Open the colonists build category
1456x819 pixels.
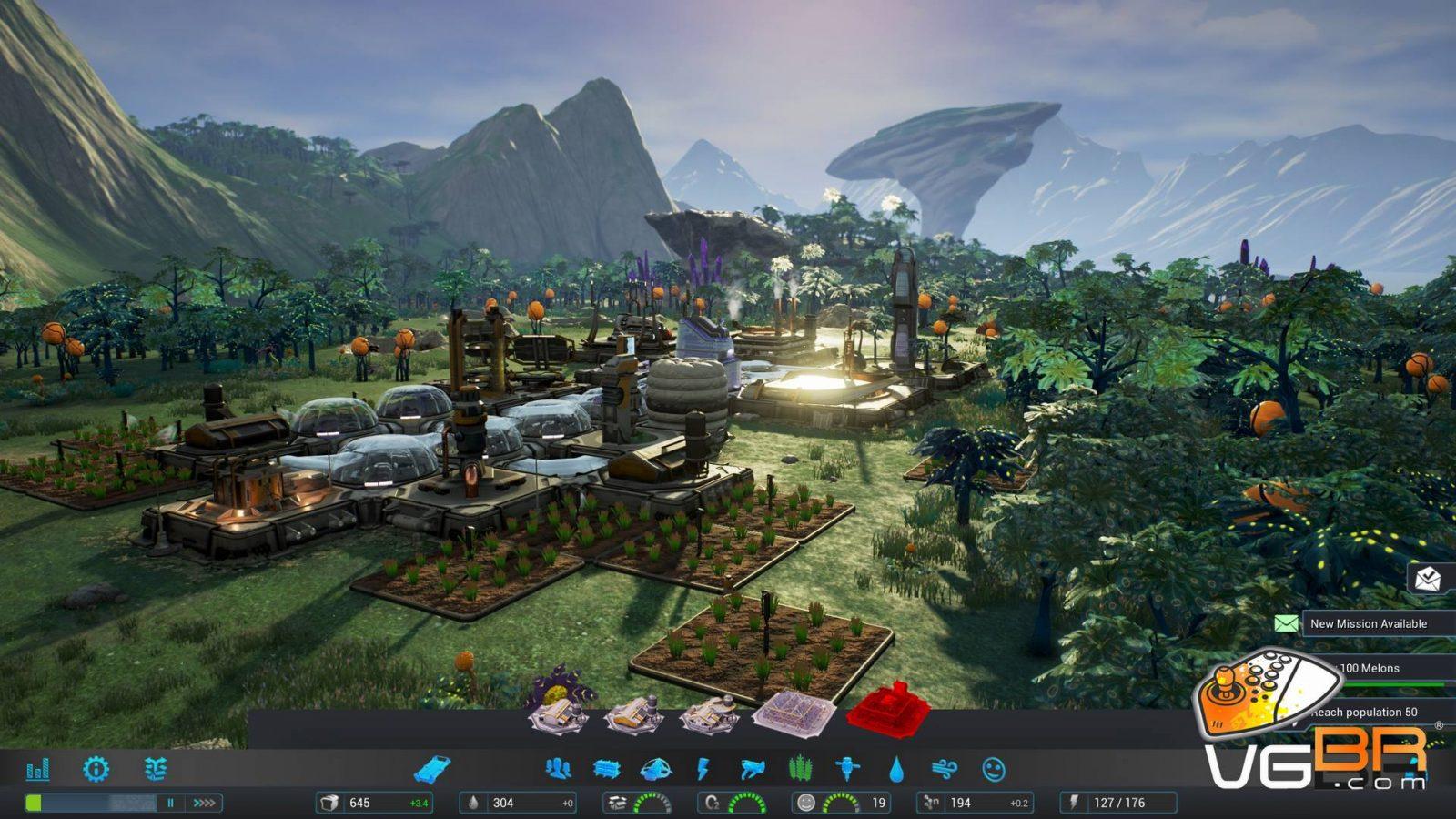pos(558,770)
